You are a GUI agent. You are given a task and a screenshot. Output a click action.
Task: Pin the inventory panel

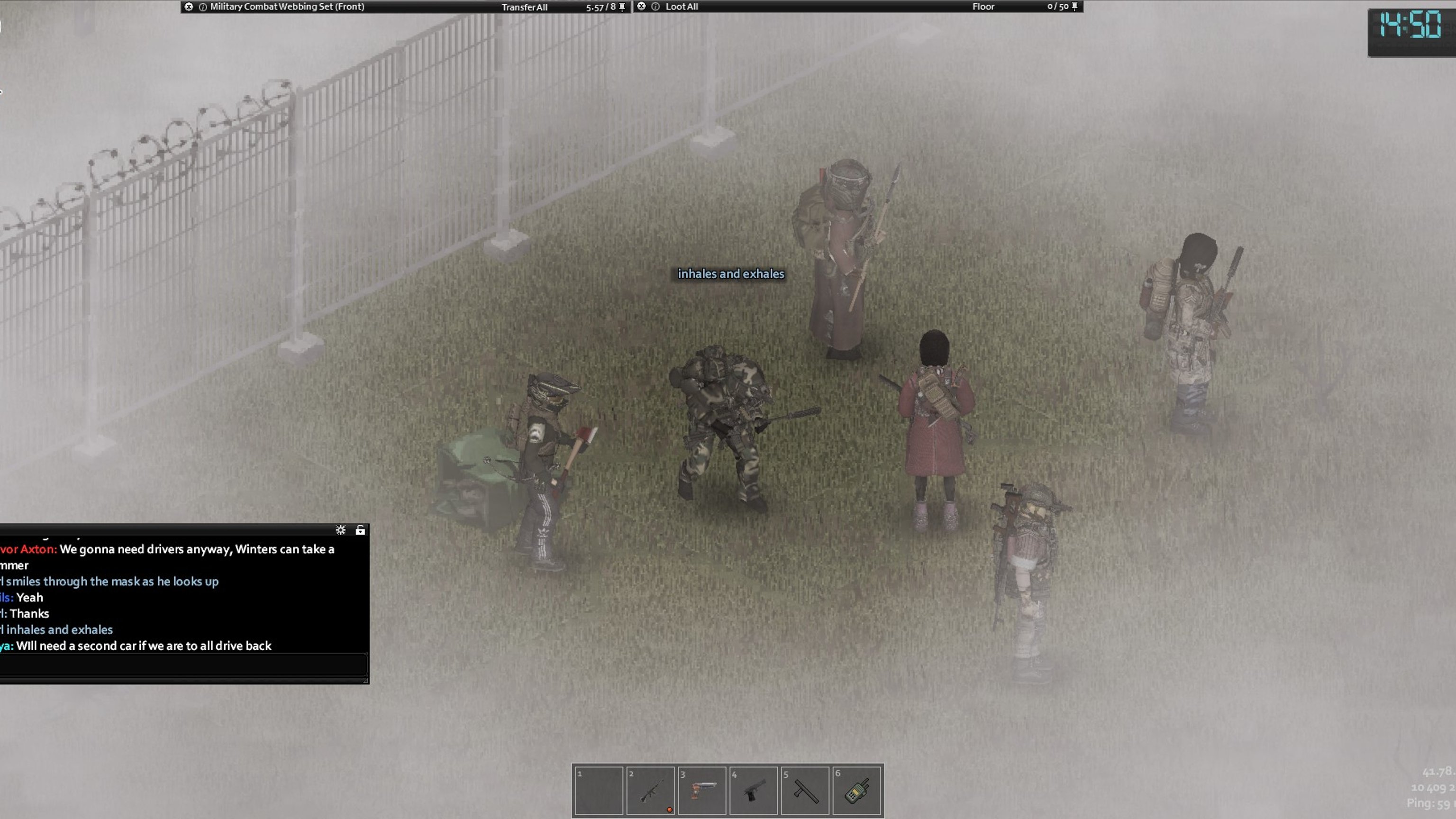pos(622,7)
